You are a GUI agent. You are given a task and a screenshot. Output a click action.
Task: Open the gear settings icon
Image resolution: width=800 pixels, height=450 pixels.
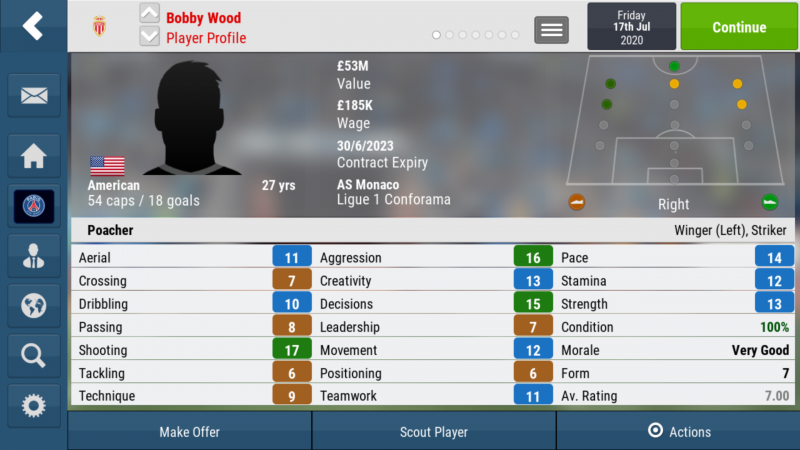pyautogui.click(x=33, y=404)
